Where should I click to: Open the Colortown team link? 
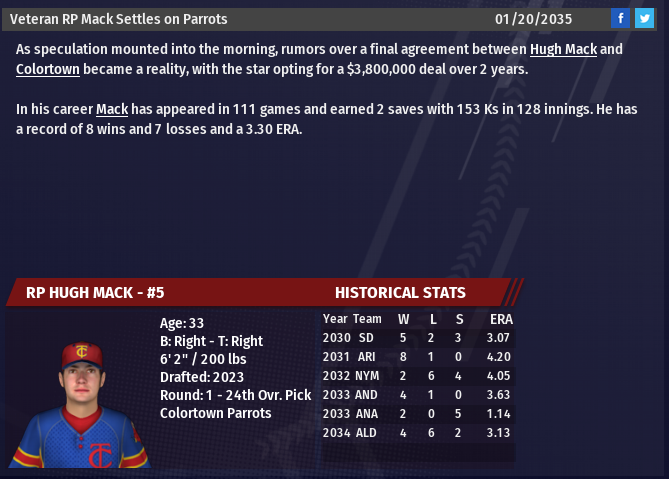[49, 69]
